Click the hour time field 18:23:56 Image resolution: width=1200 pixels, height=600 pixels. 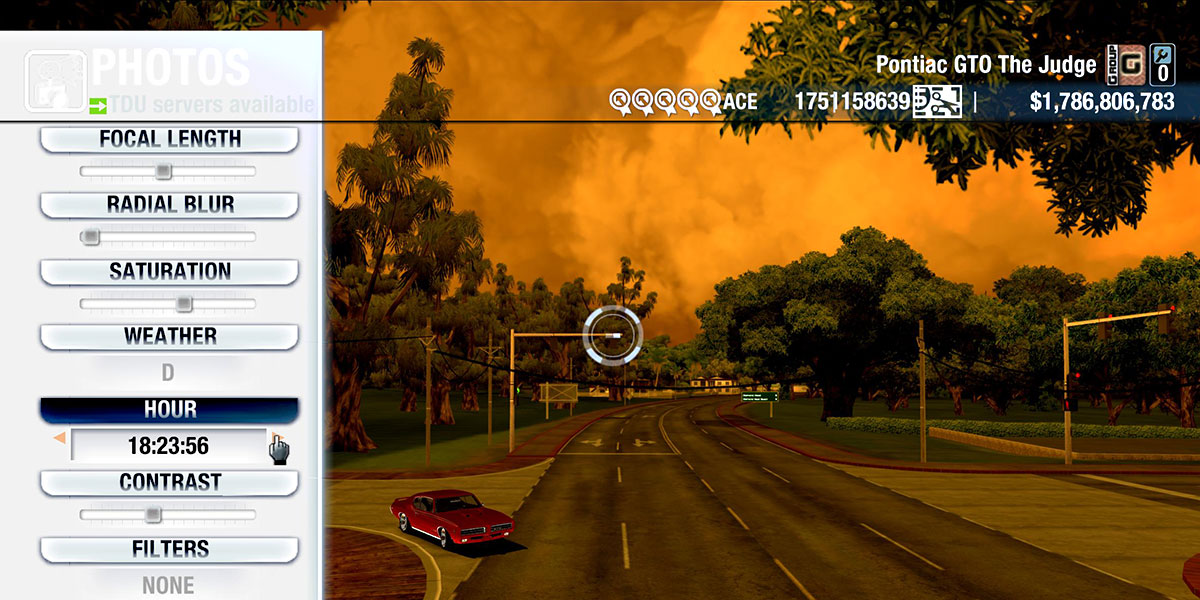tap(168, 446)
